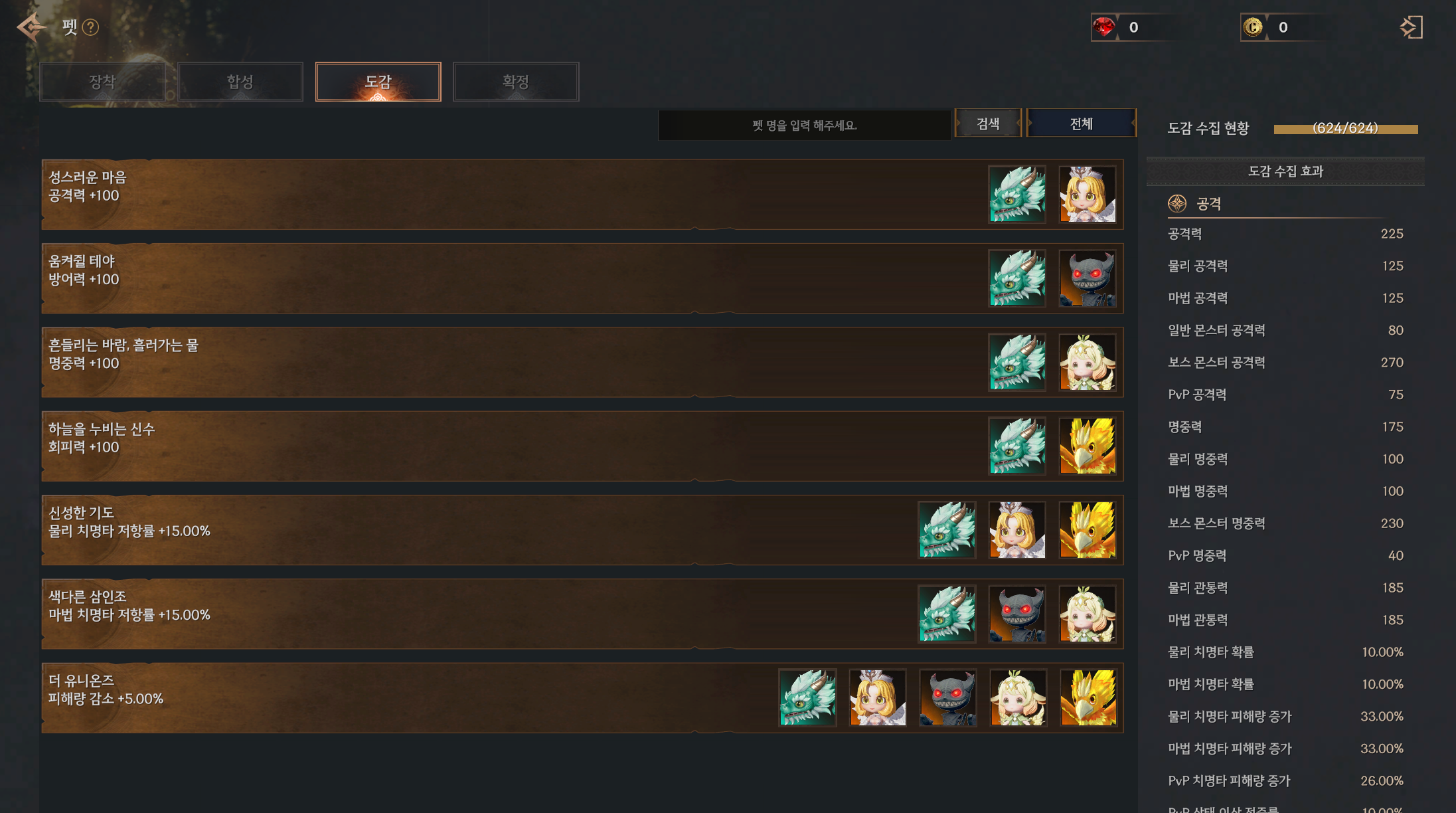
Task: Select the blonde angel pet in 성스러운 마음
Action: [x=1087, y=195]
